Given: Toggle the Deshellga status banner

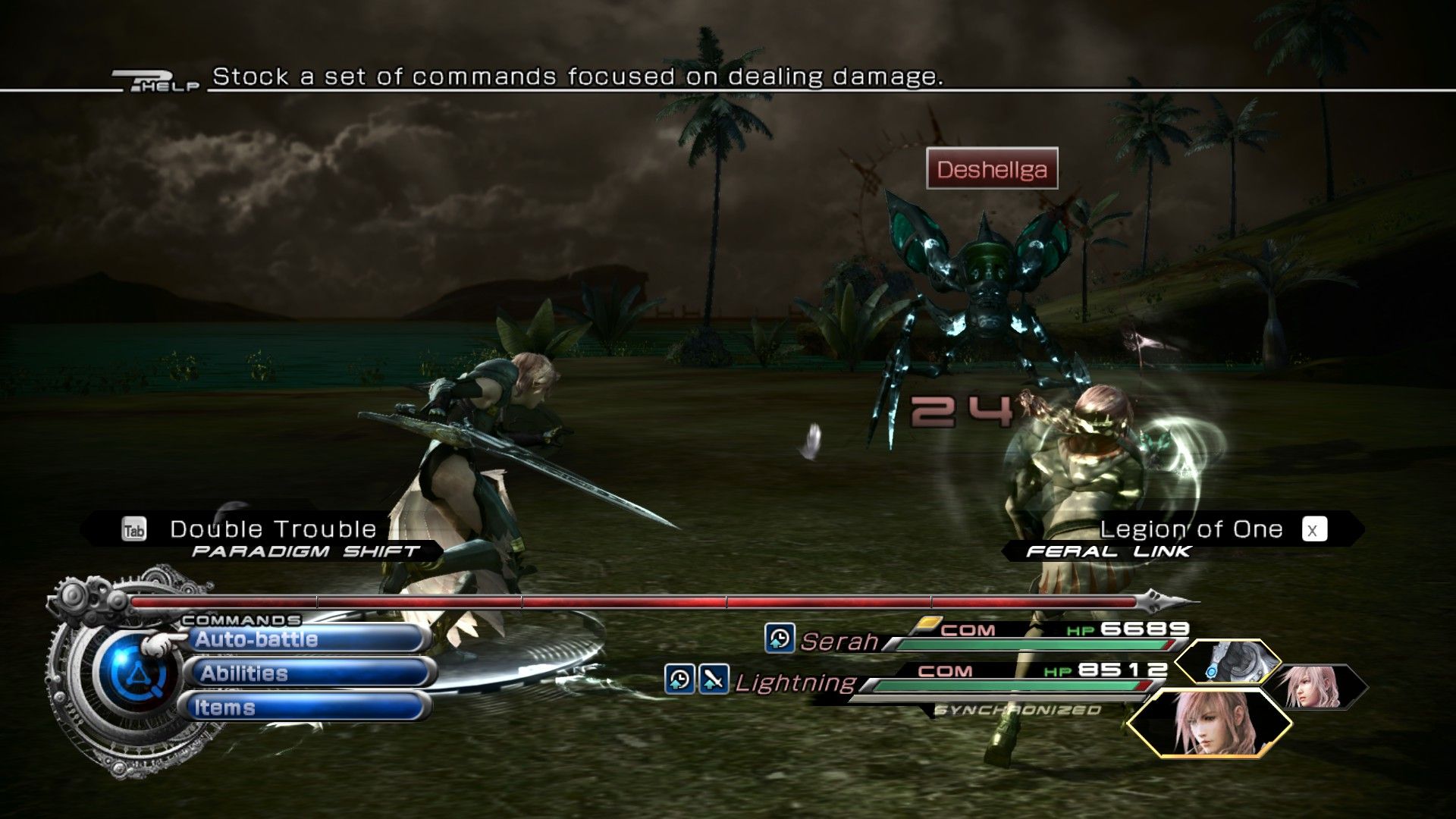Looking at the screenshot, I should (993, 170).
